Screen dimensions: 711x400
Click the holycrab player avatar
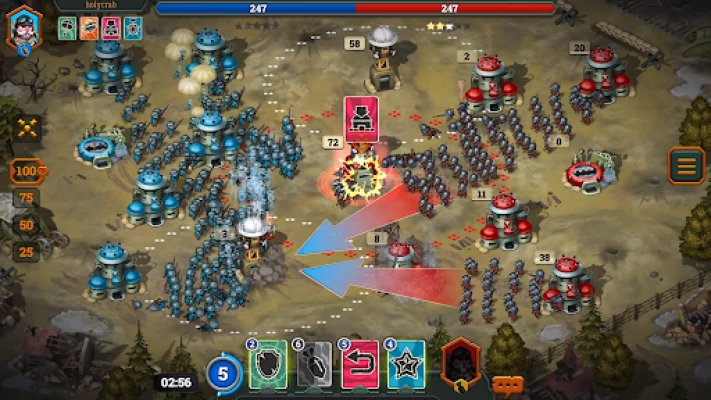[x=24, y=27]
